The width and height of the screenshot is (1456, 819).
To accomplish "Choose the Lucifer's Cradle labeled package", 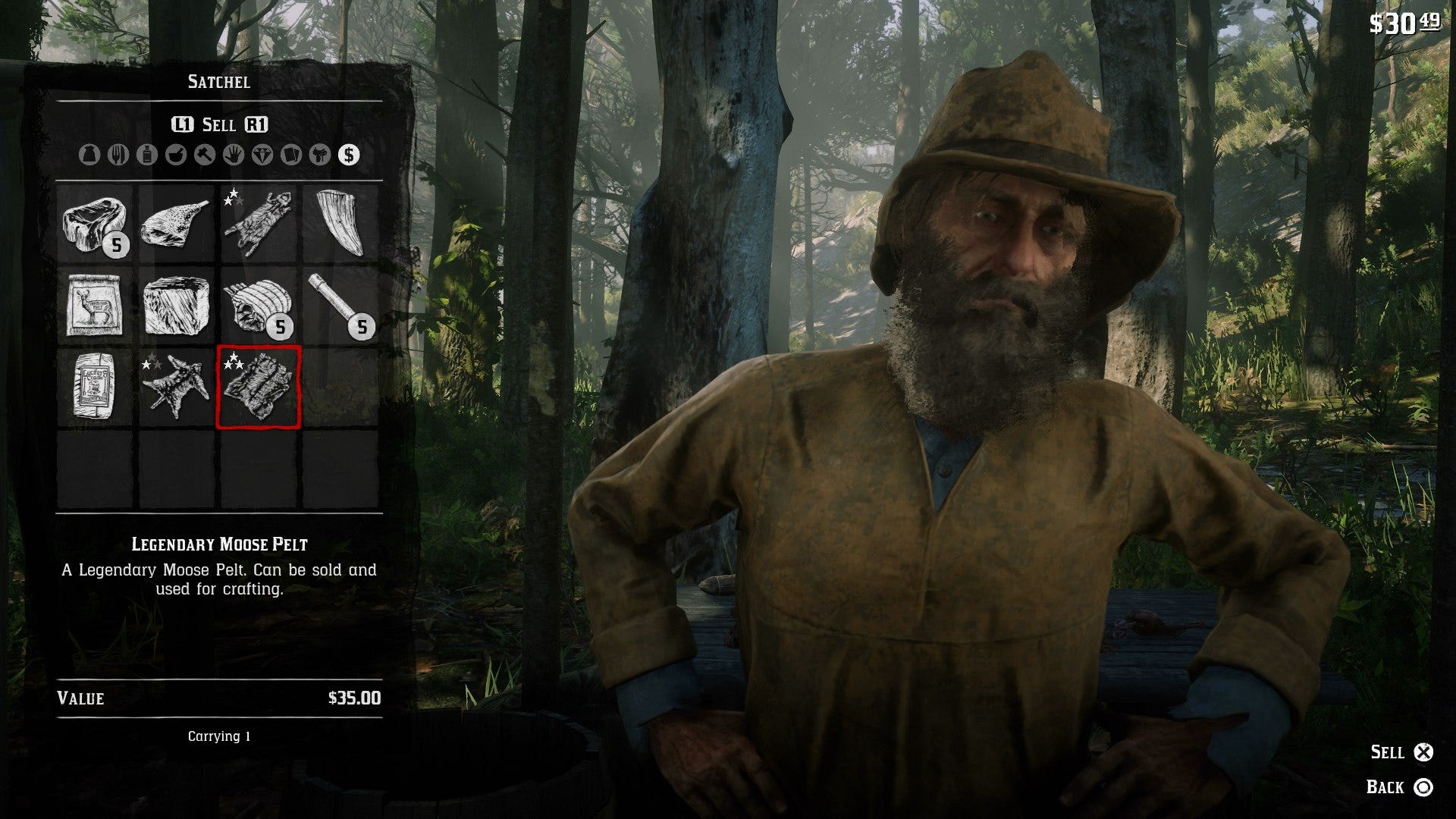I will point(96,387).
